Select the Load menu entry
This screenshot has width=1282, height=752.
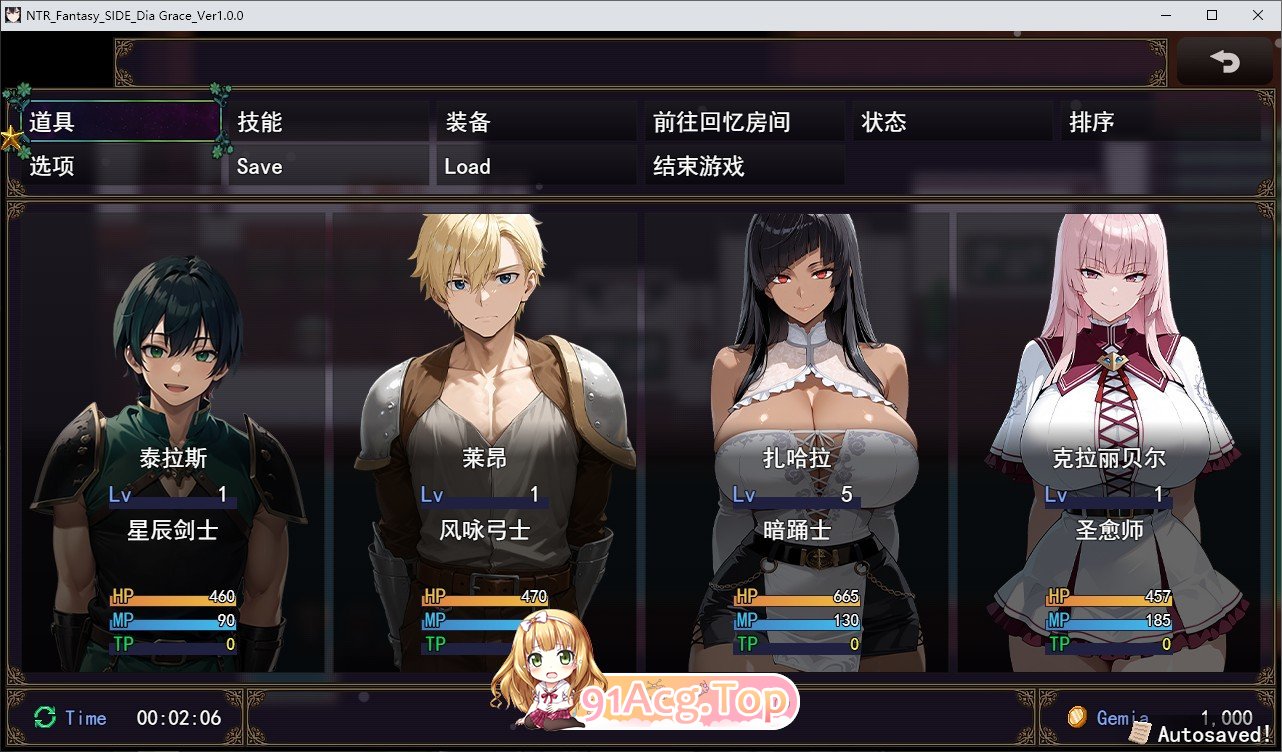pos(536,166)
